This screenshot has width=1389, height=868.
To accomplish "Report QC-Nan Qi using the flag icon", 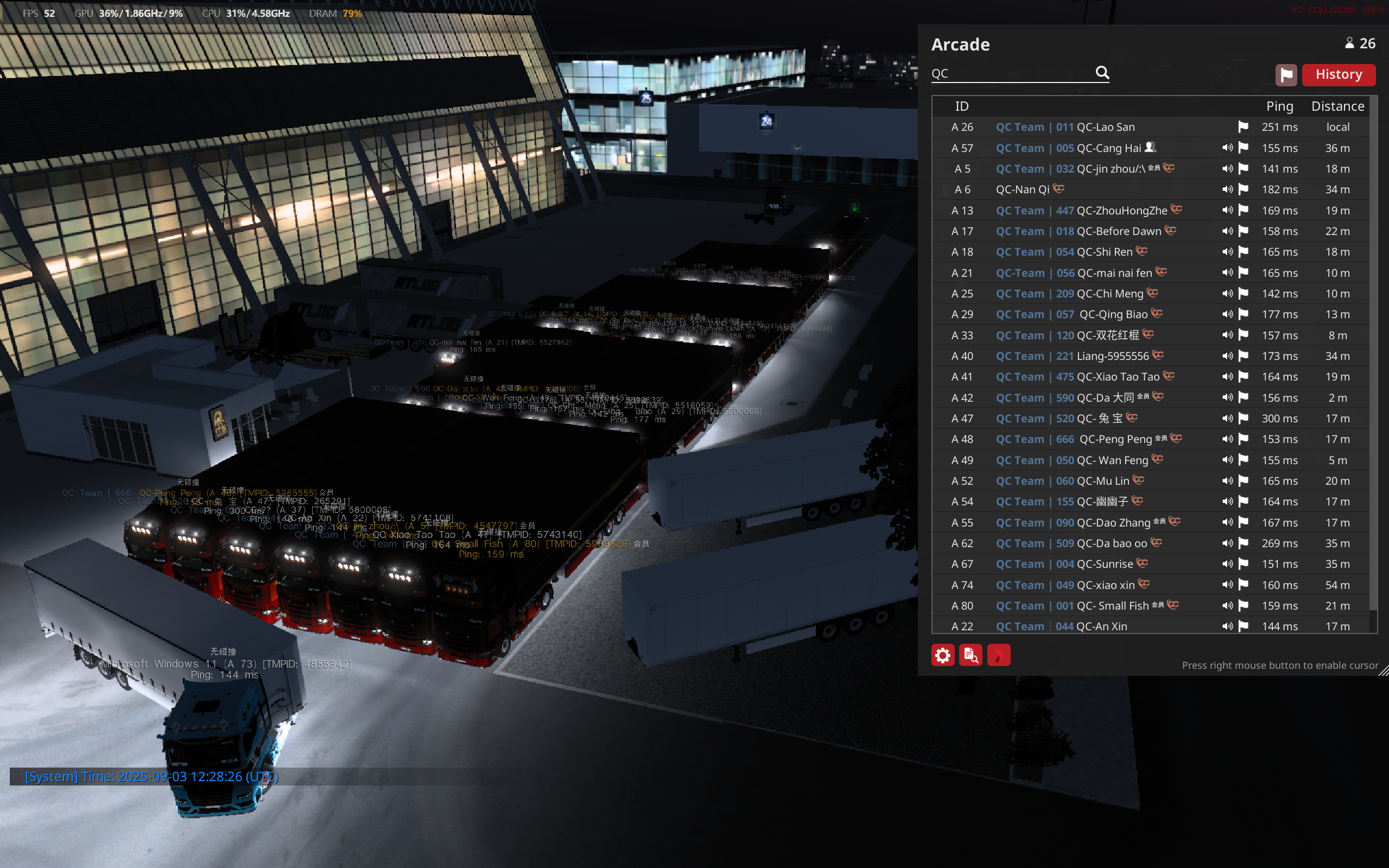I will [x=1243, y=189].
